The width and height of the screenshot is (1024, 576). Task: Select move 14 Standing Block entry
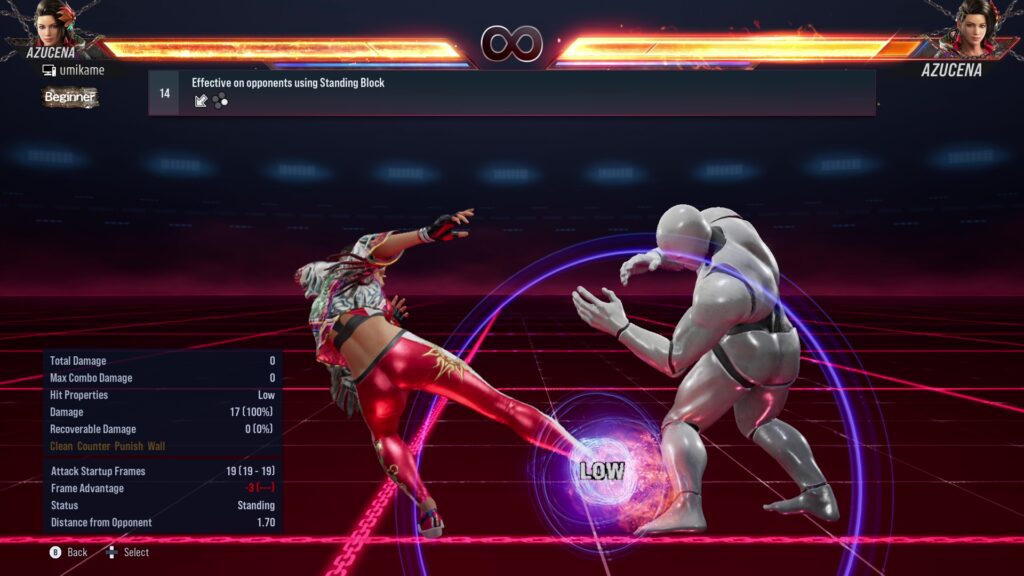(511, 92)
